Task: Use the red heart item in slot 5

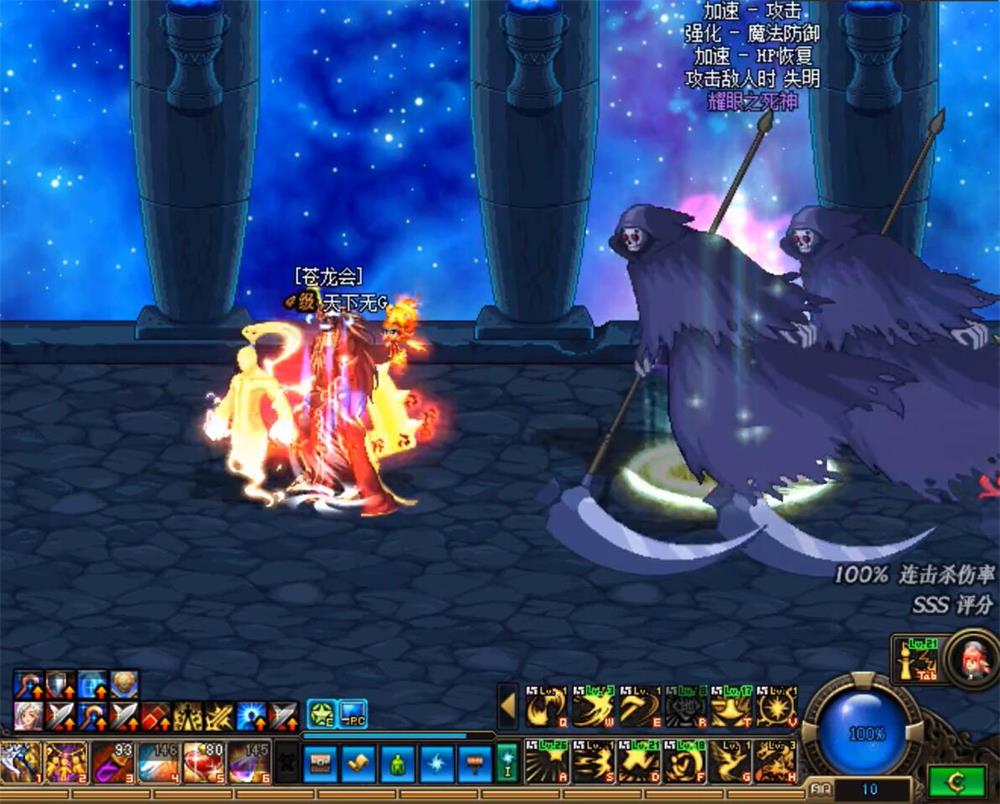Action: coord(203,762)
